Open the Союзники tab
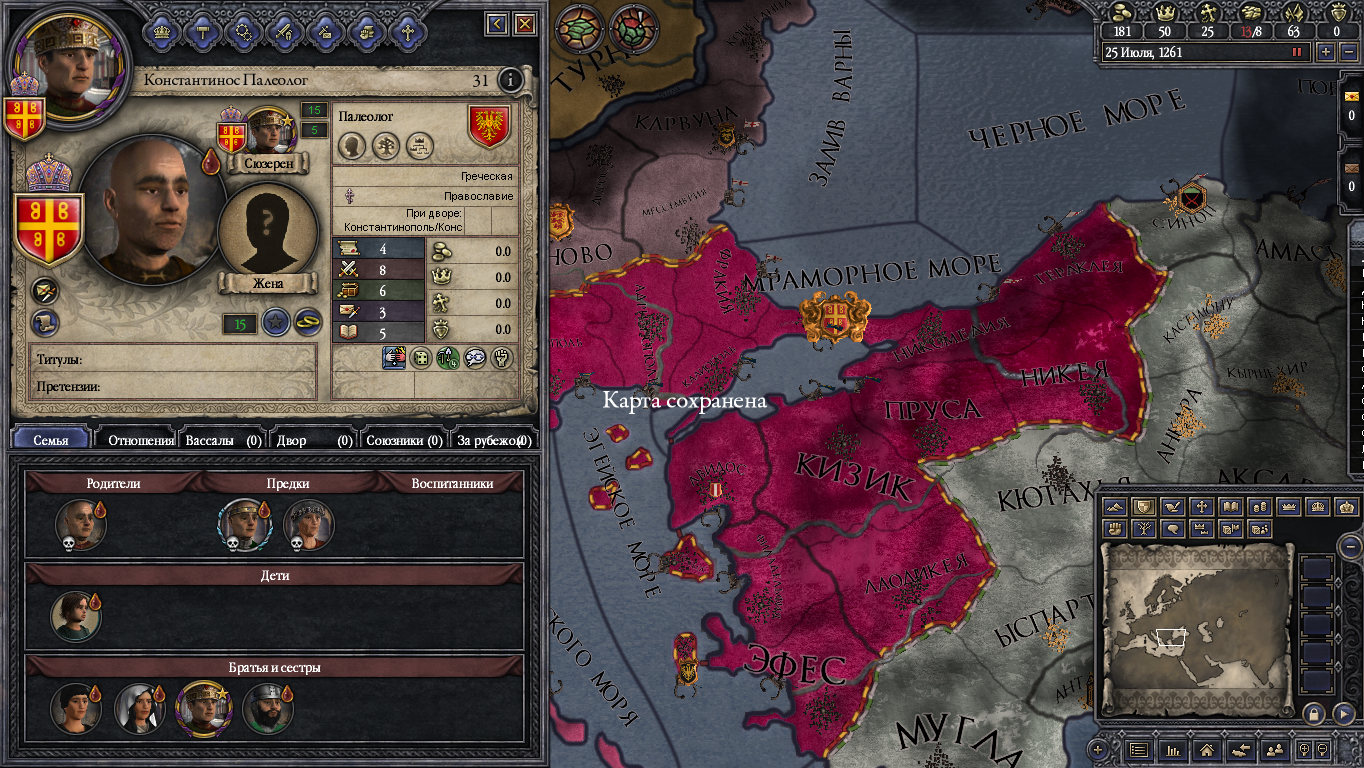The width and height of the screenshot is (1364, 768). coord(403,439)
